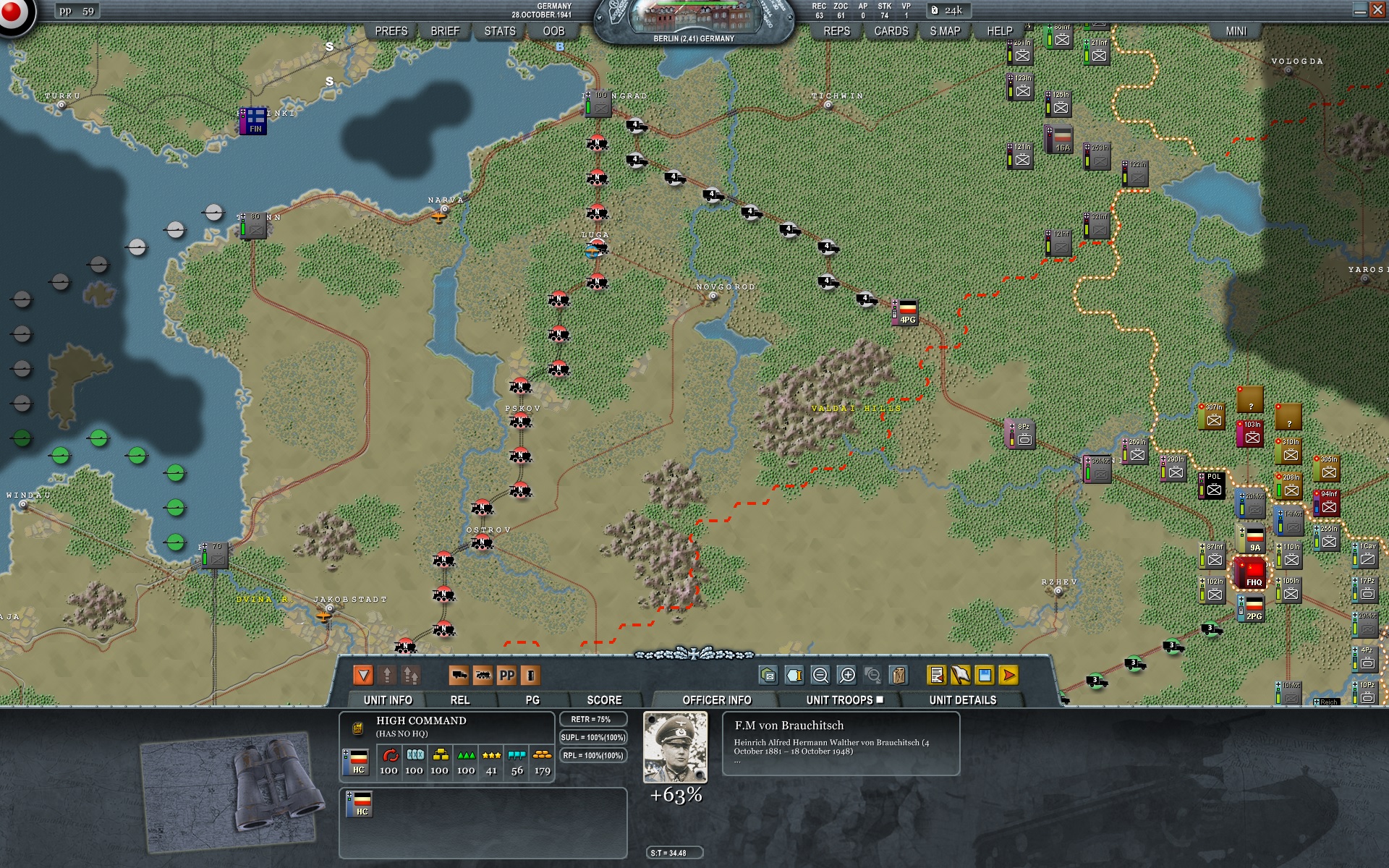Viewport: 1389px width, 868px height.
Task: Switch to the UNIT INFO tab
Action: point(388,700)
